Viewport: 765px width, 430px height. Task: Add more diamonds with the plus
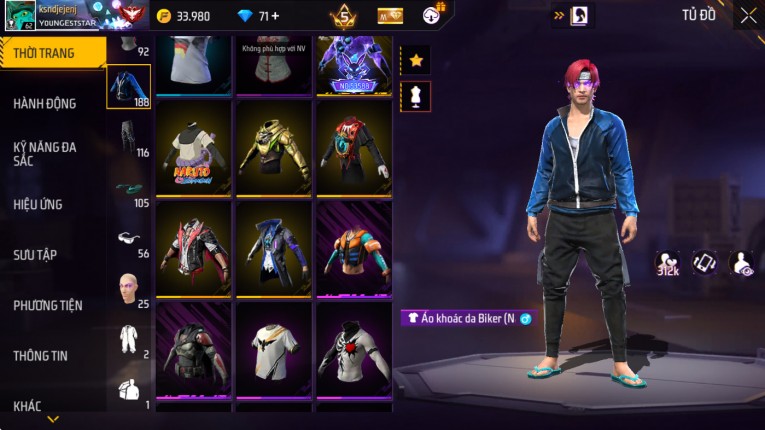(275, 16)
